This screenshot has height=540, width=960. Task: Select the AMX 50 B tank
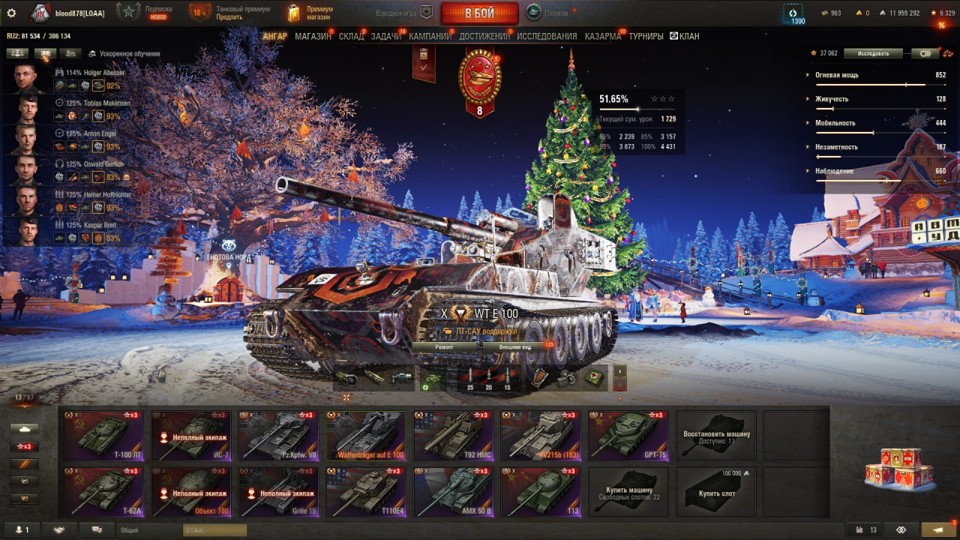tap(453, 491)
